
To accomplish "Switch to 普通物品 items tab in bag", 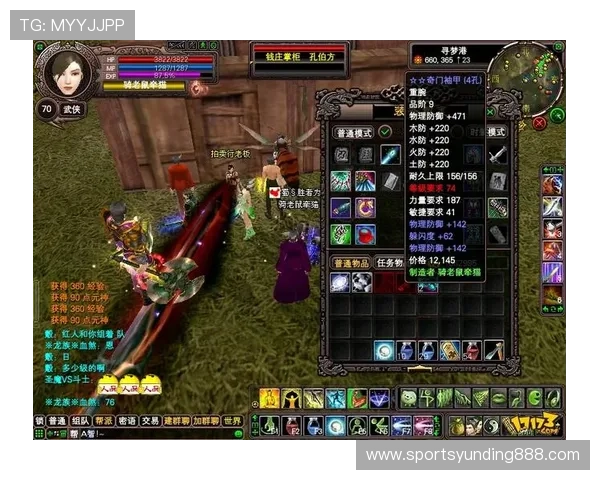I will coord(352,262).
